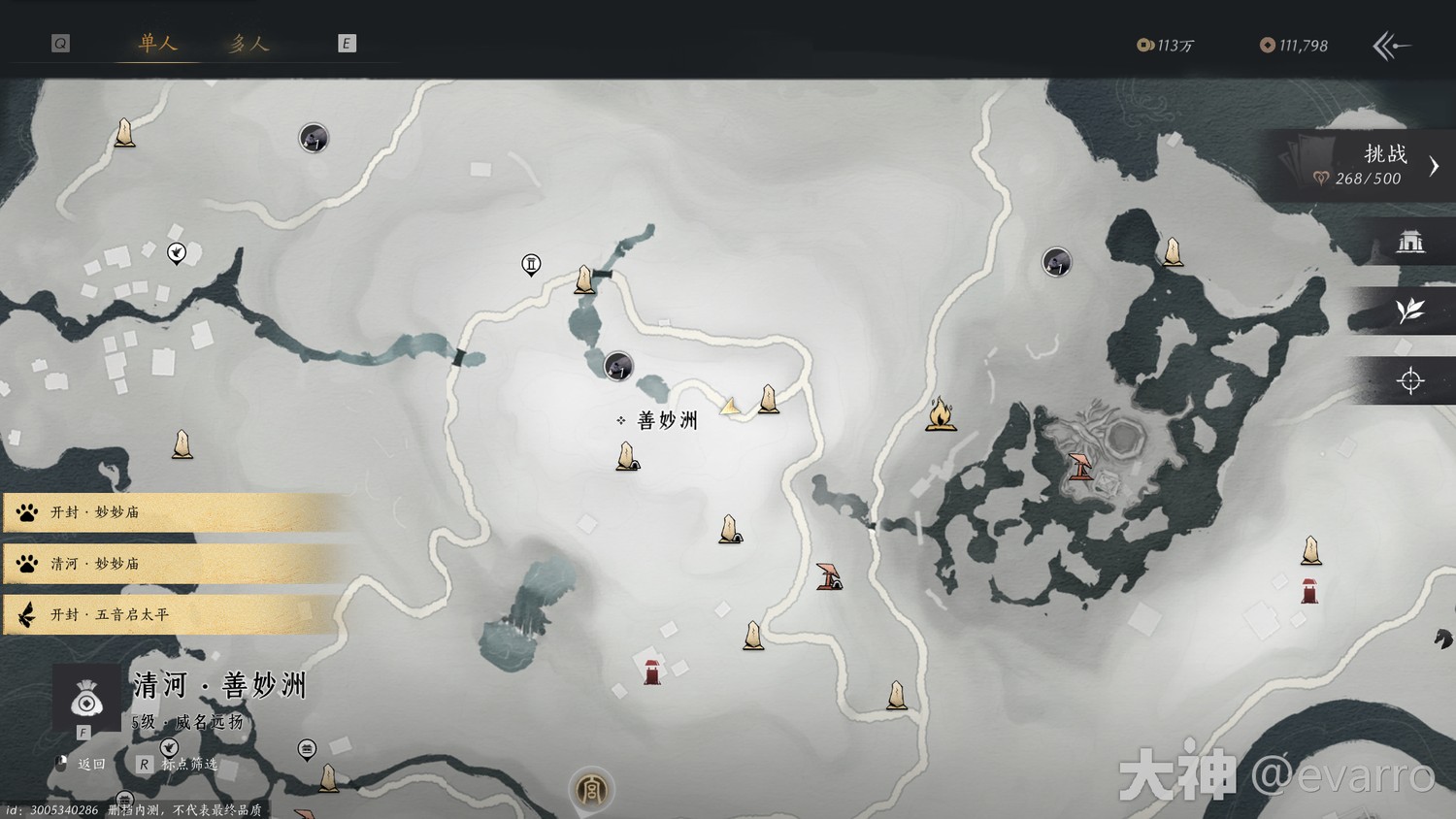Select the 善妙洲 region label
The image size is (1456, 819).
click(x=667, y=421)
